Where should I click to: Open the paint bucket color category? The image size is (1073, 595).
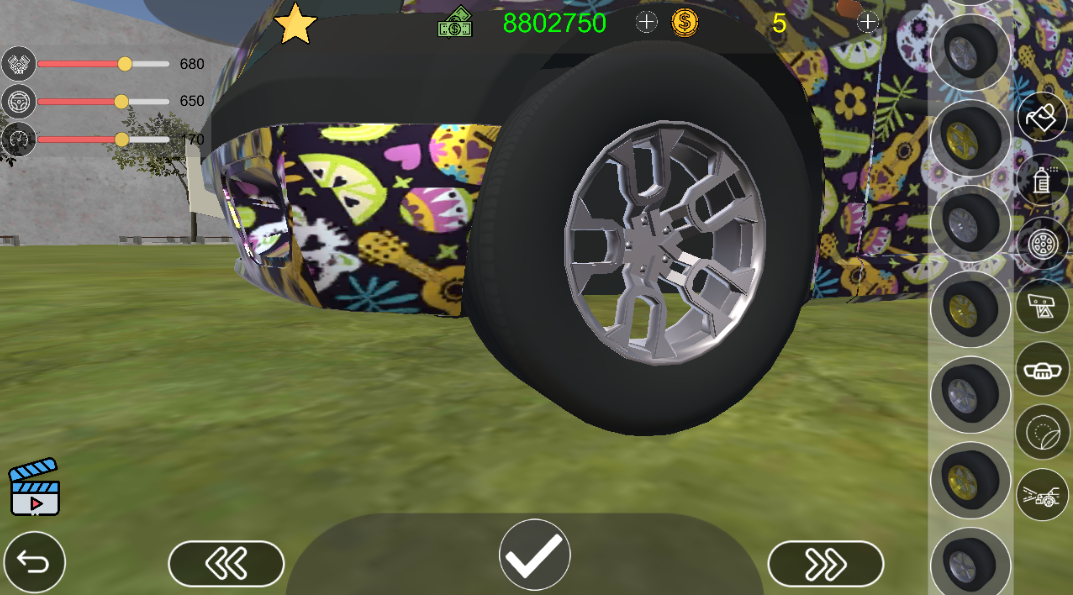tap(1042, 117)
